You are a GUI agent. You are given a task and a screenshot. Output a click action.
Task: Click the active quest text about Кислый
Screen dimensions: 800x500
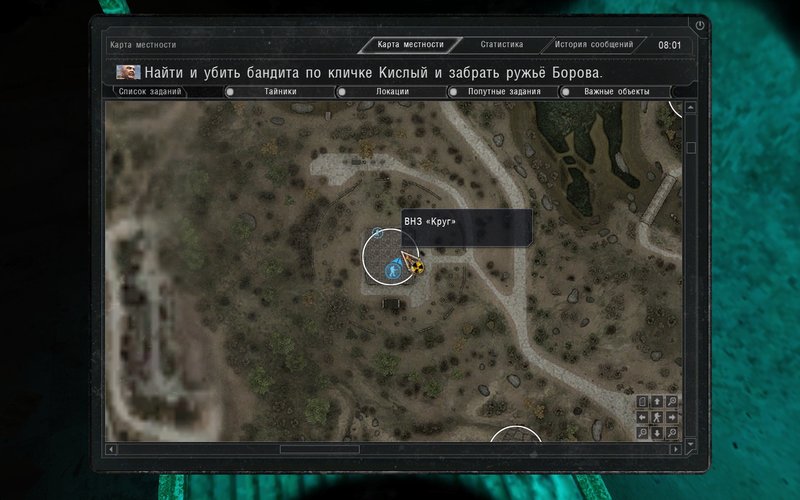[x=374, y=73]
